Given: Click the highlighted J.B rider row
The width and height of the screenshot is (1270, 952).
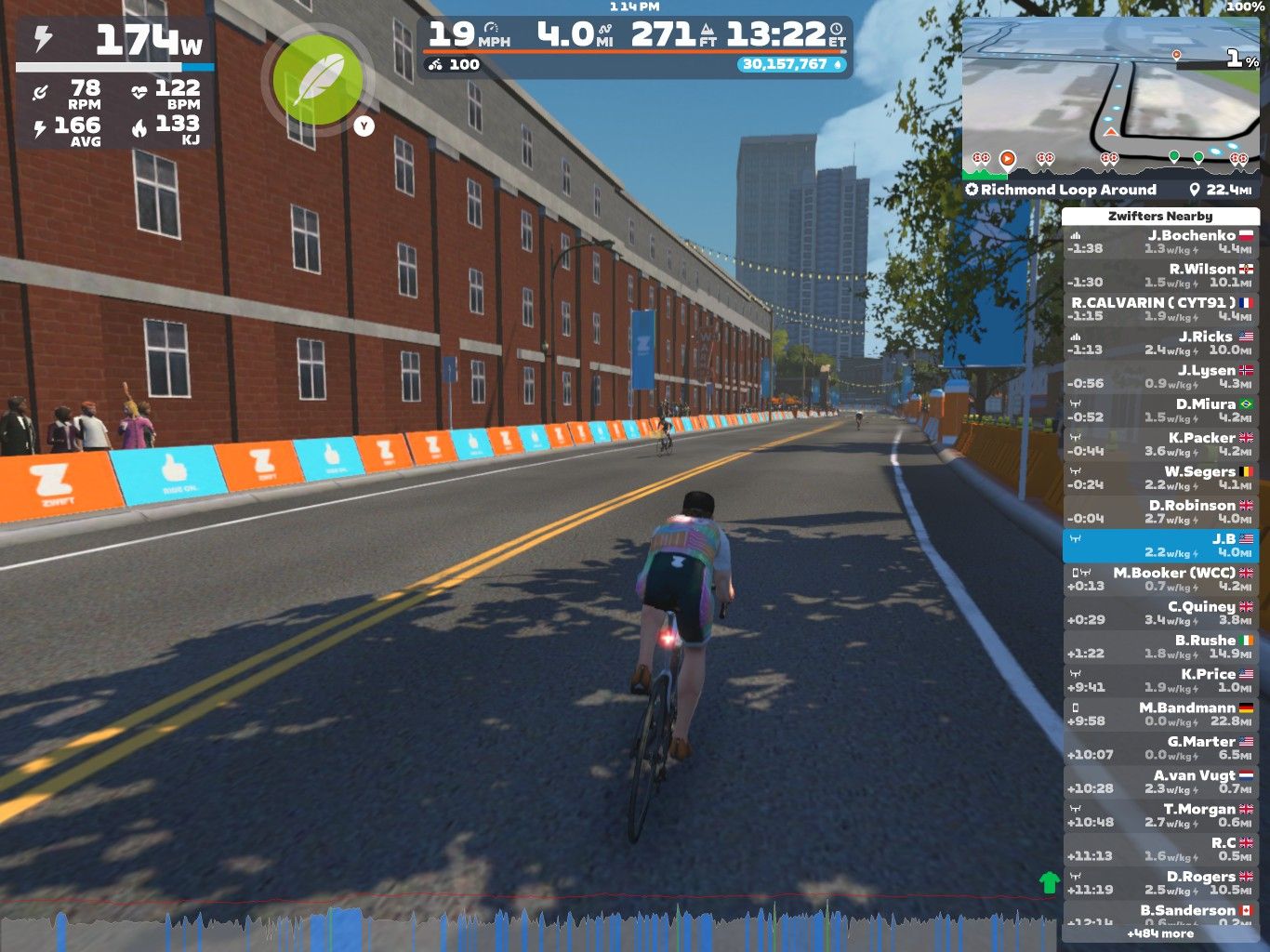Looking at the screenshot, I should pos(1160,546).
